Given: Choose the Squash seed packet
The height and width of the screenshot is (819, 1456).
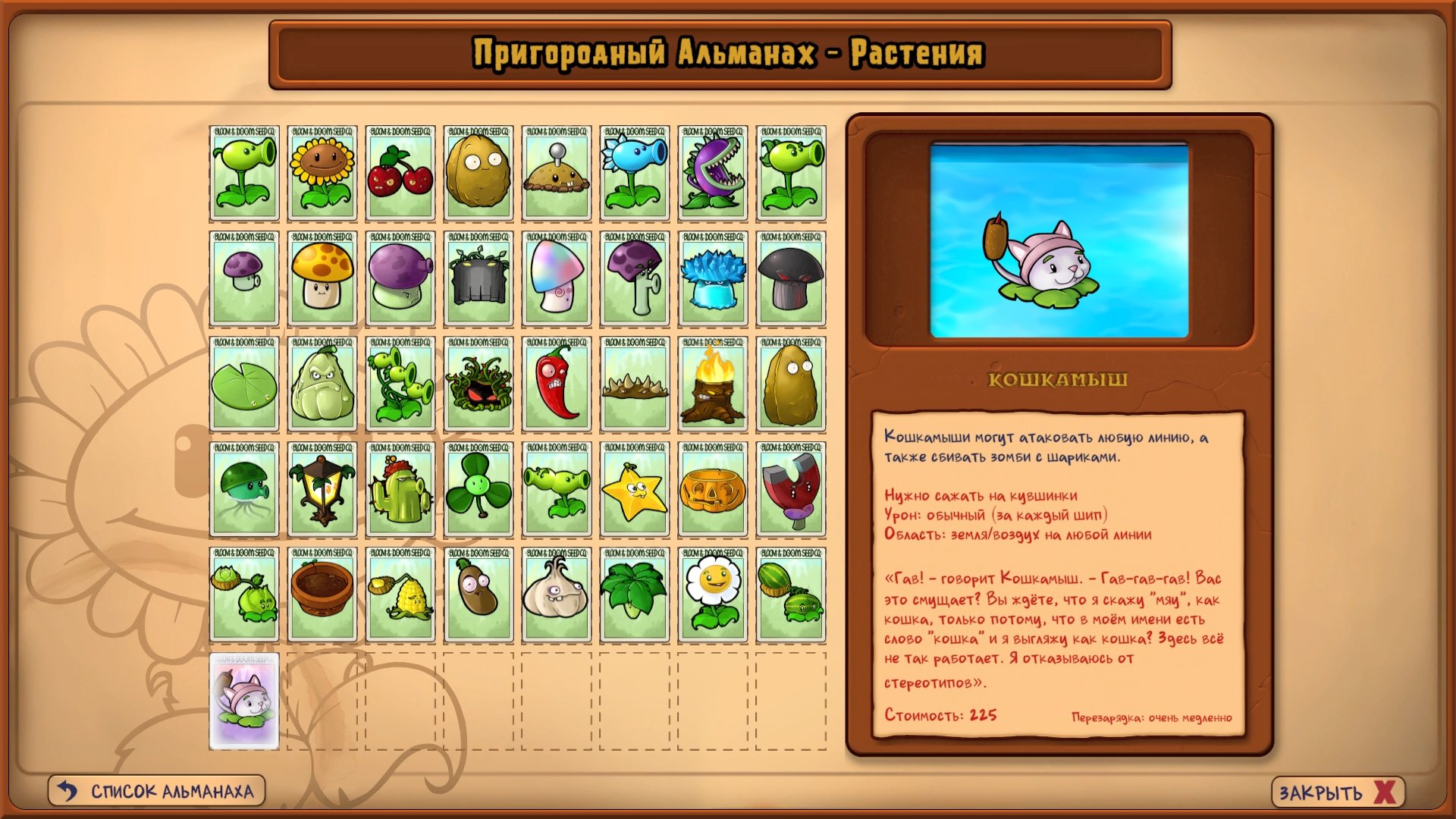Looking at the screenshot, I should 322,384.
